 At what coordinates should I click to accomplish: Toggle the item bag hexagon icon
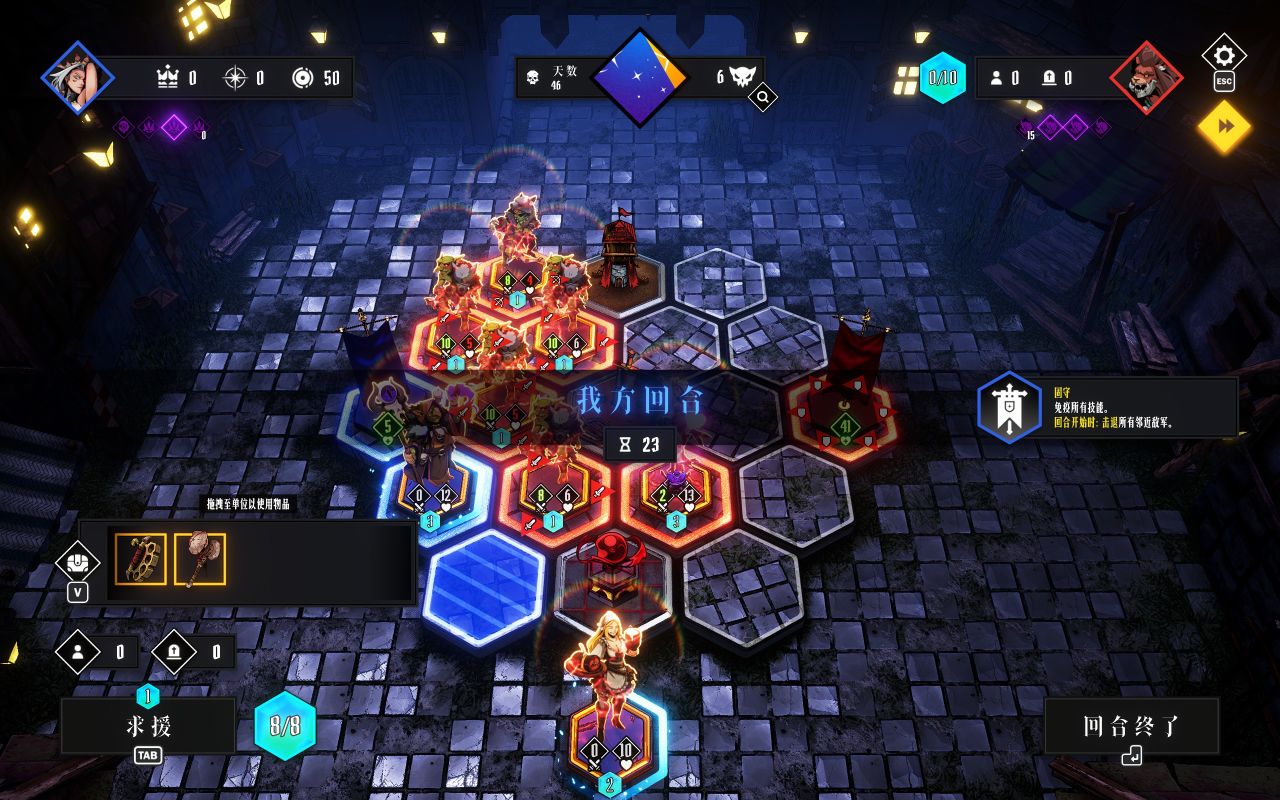point(78,561)
